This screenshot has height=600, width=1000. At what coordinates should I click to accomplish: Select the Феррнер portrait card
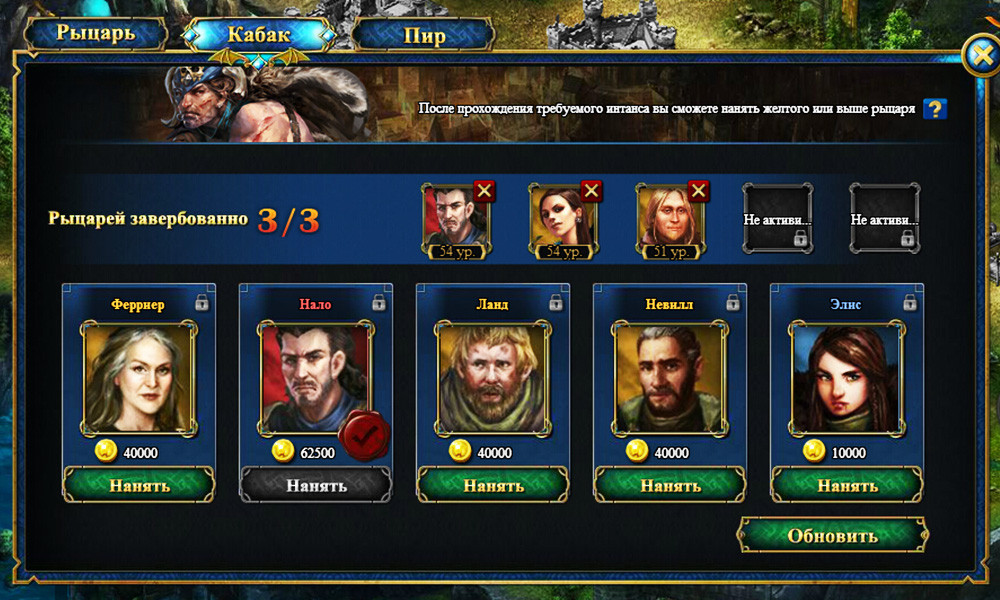tap(139, 377)
